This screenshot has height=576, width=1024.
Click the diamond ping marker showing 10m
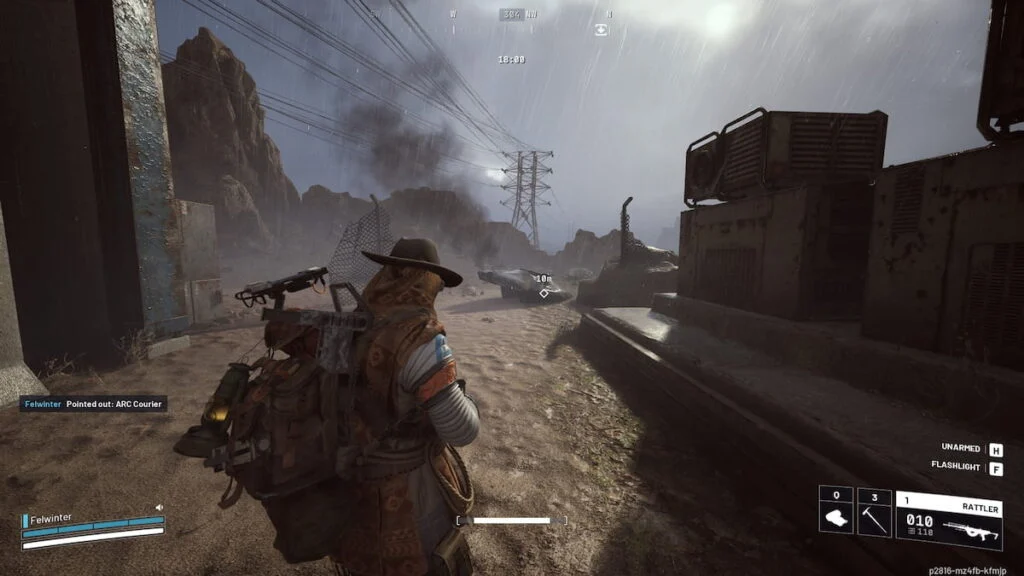coord(543,293)
